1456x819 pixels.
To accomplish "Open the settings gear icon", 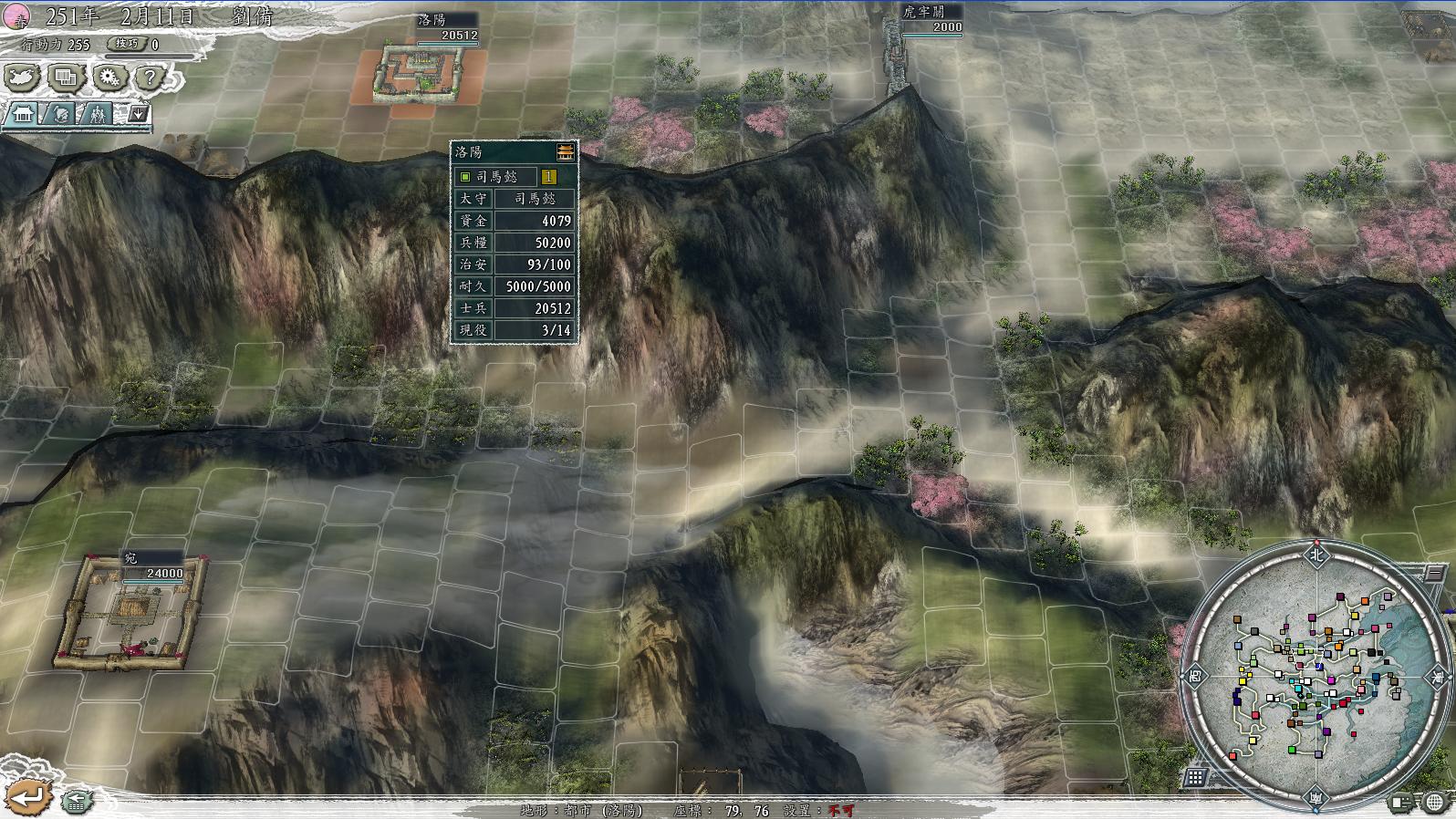I will (108, 78).
